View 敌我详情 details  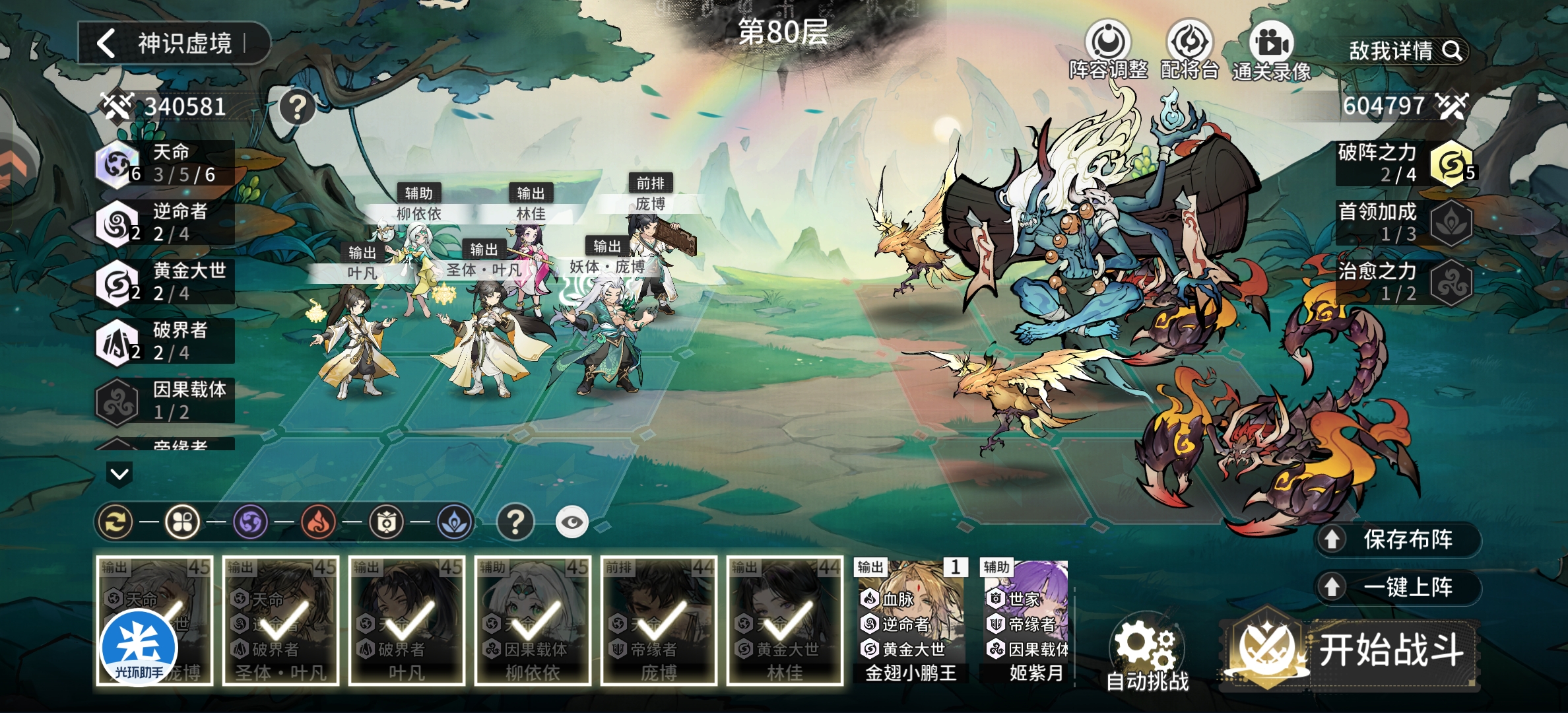pyautogui.click(x=1404, y=51)
